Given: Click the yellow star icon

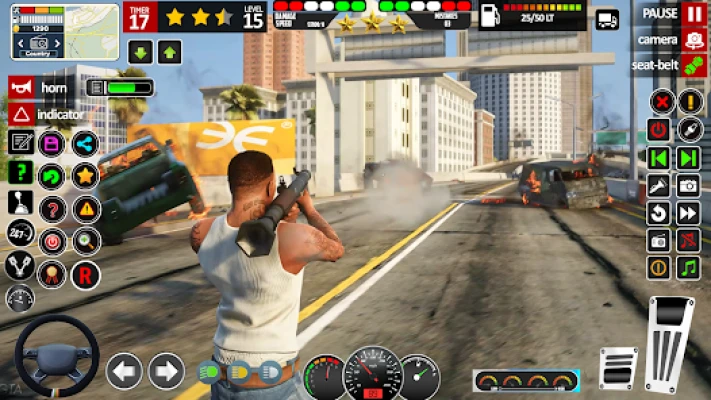Looking at the screenshot, I should tap(85, 176).
